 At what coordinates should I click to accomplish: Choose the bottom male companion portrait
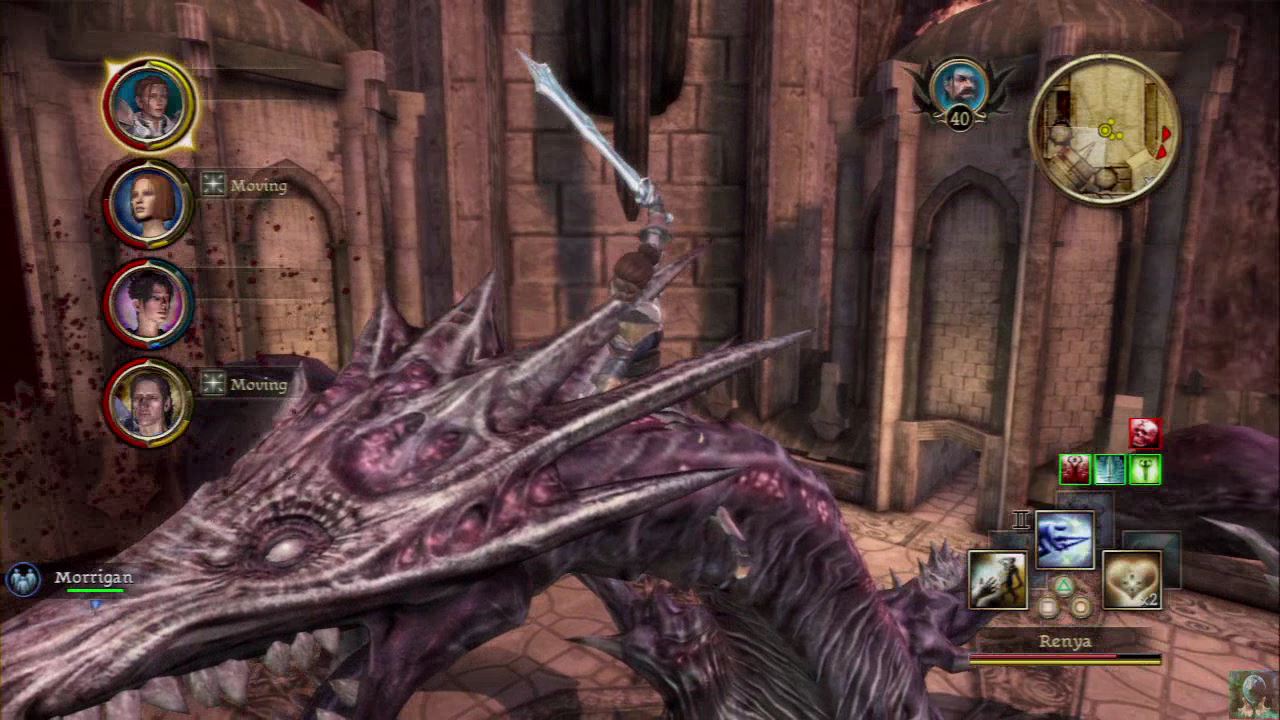[x=148, y=402]
